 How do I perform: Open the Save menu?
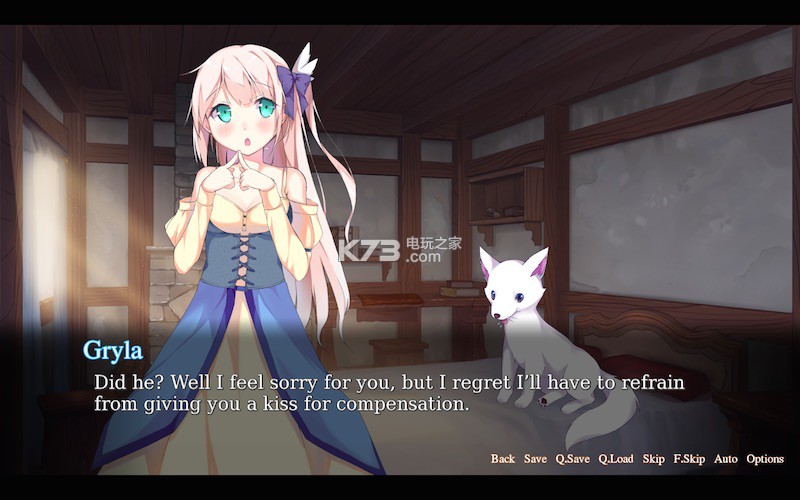[535, 459]
